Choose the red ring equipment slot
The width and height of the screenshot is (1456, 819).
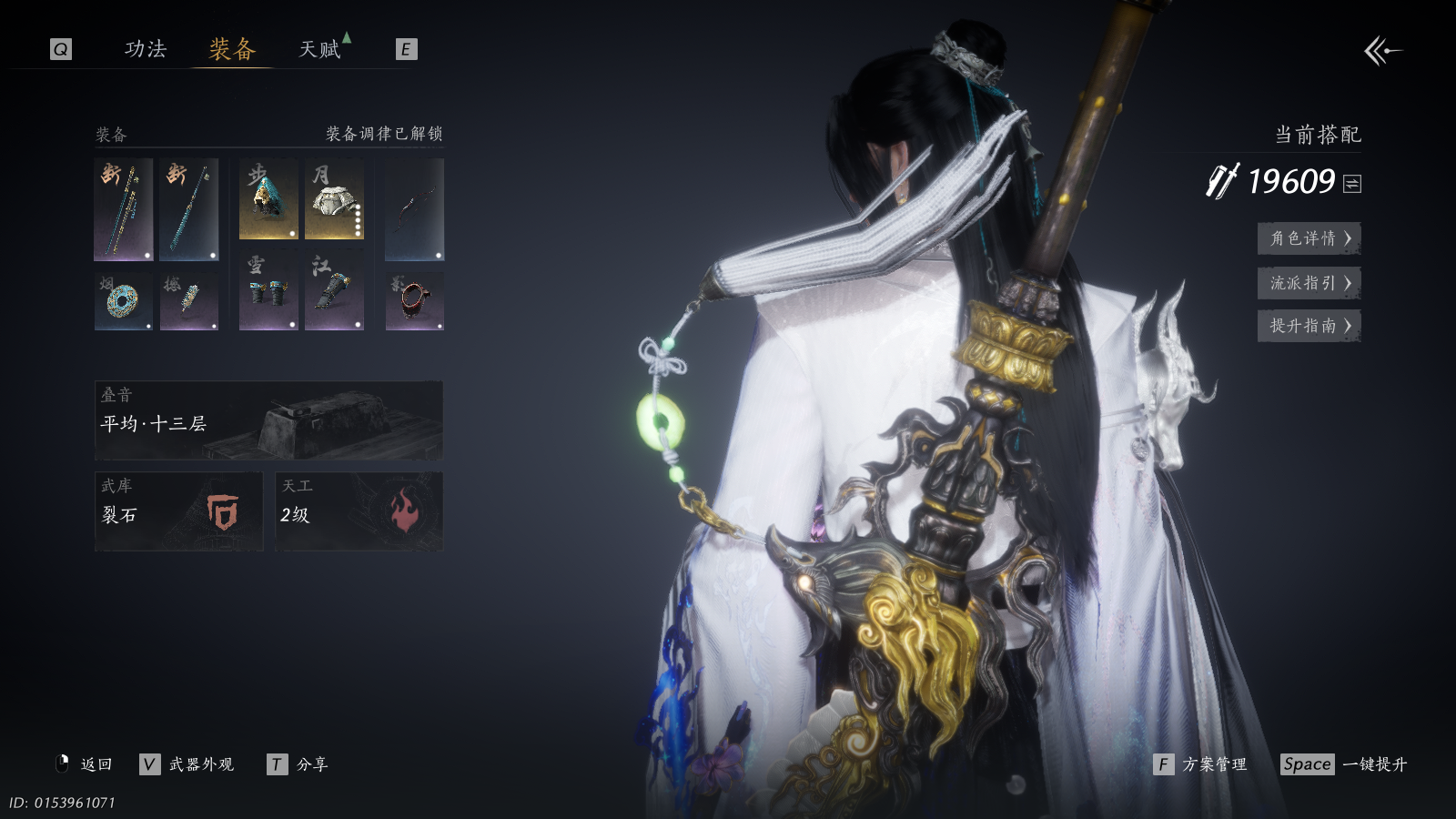point(414,301)
